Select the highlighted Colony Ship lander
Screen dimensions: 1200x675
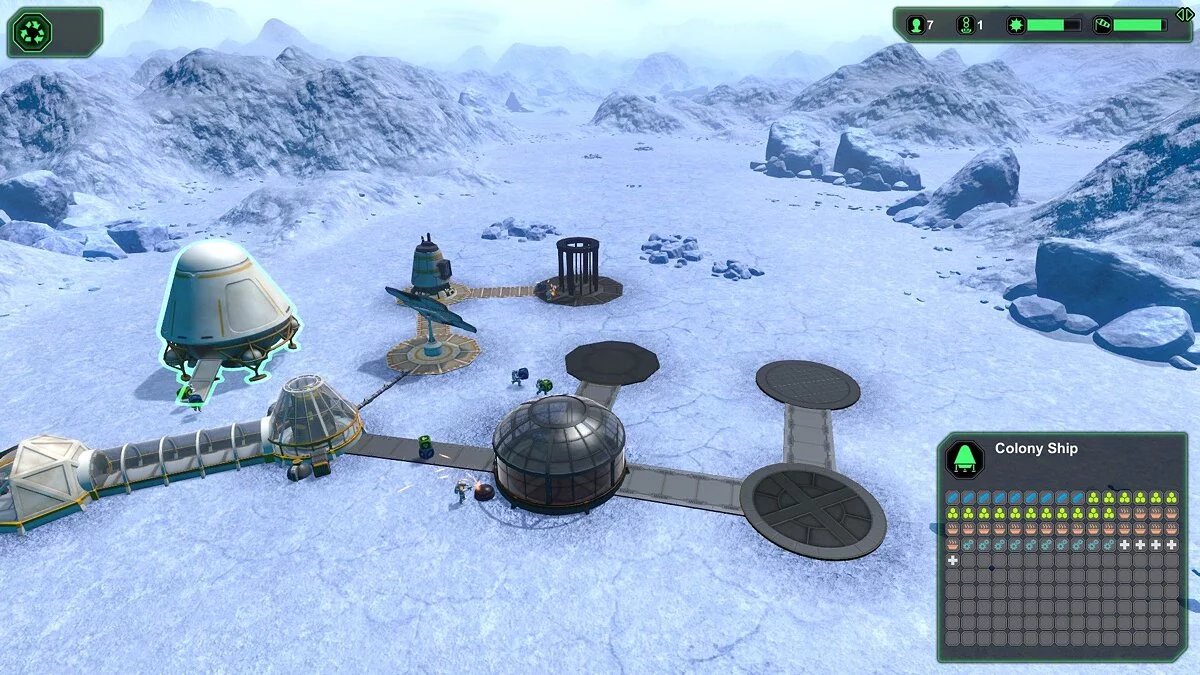click(228, 305)
